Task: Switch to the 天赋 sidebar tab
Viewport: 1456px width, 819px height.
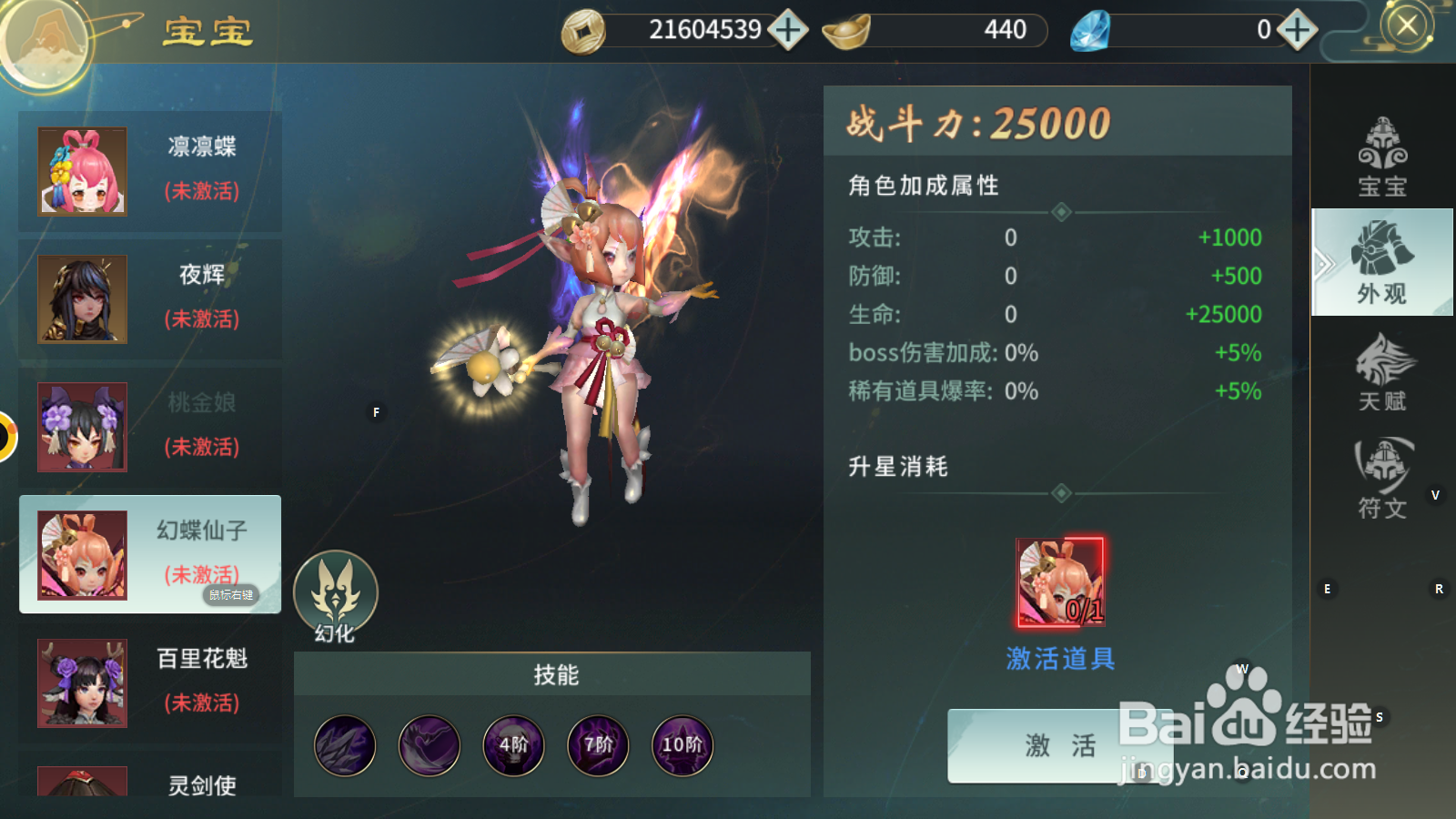Action: point(1384,373)
